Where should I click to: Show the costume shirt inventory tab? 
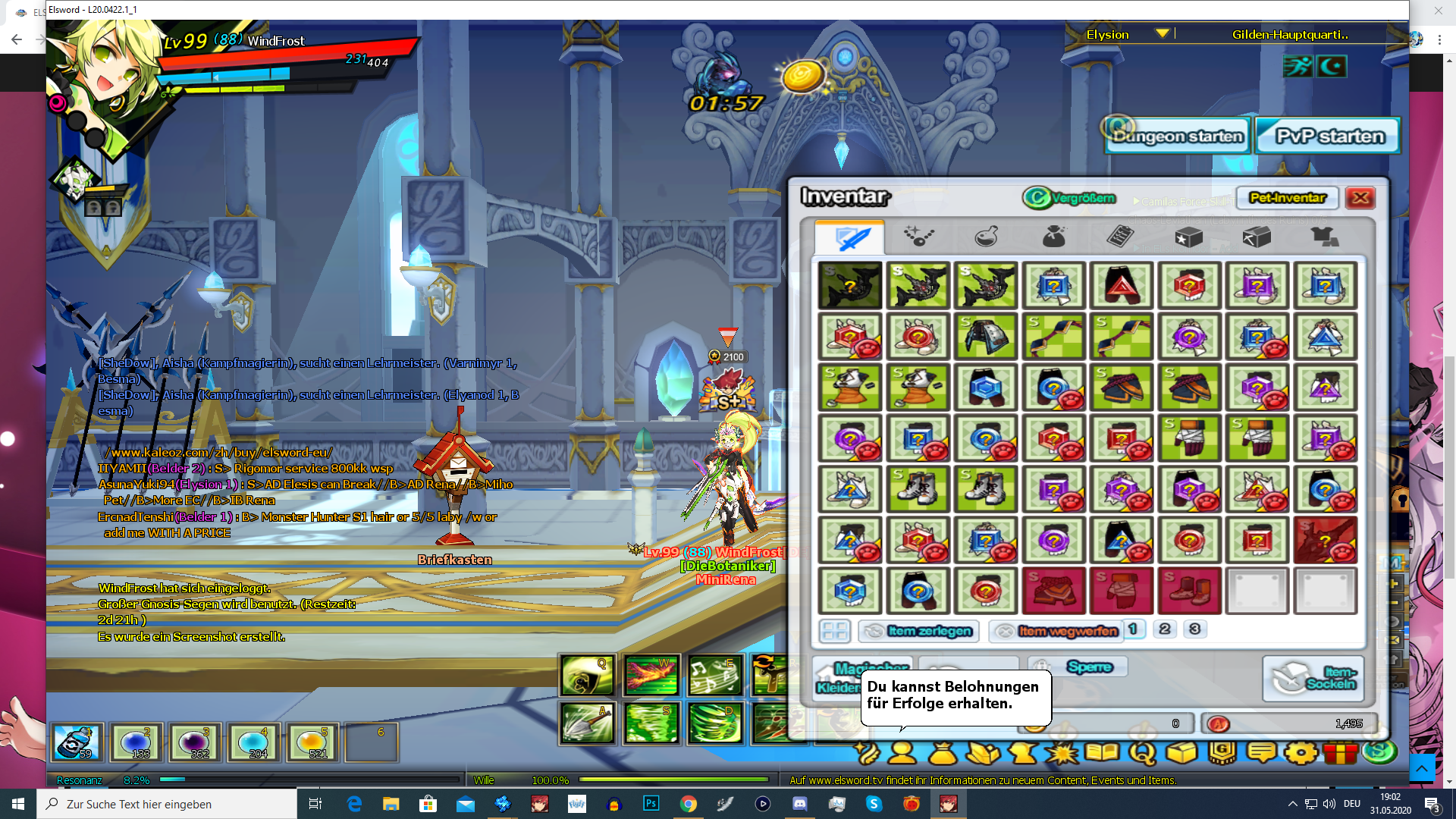[1324, 237]
